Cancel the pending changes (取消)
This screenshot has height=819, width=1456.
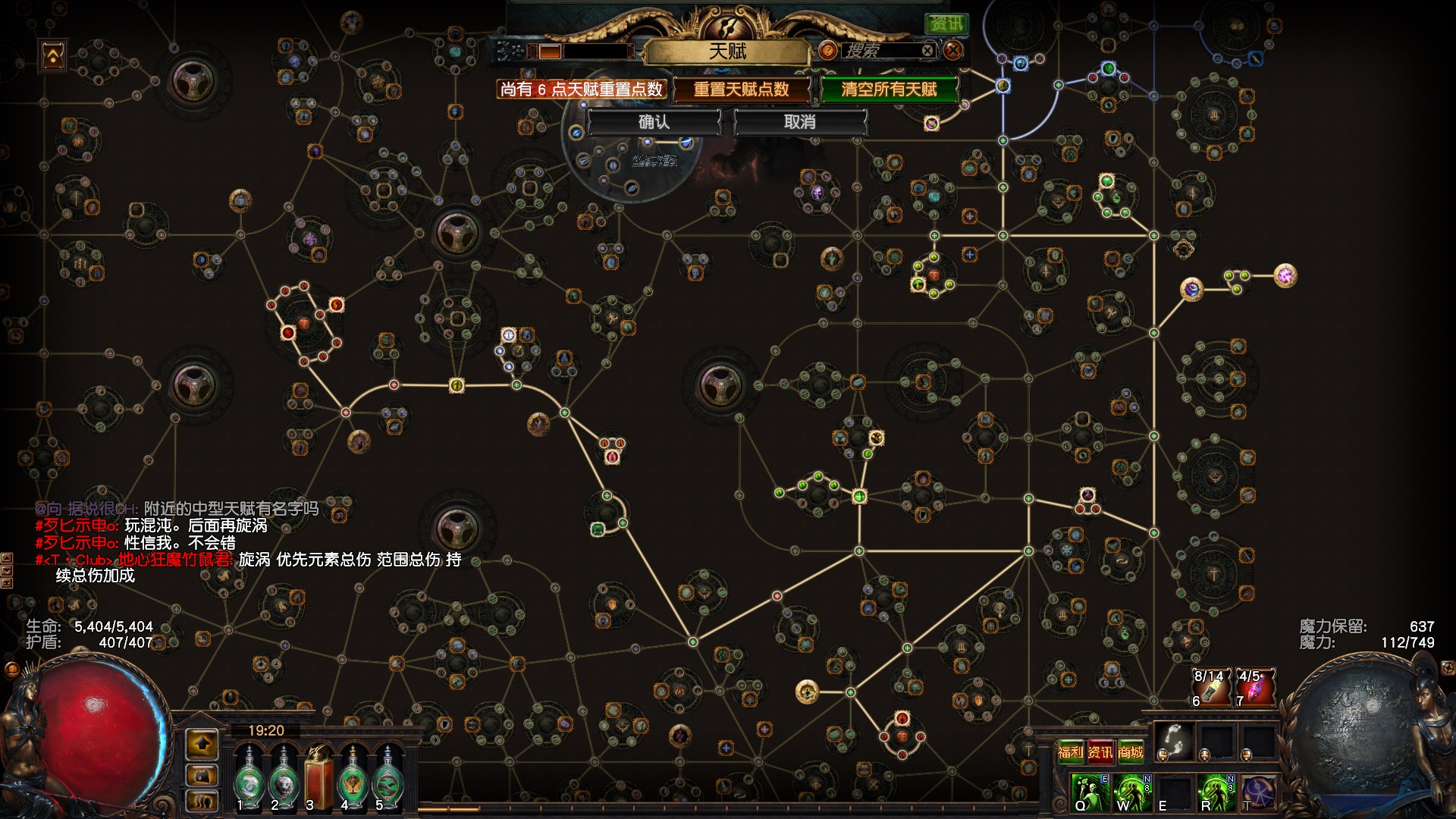[799, 122]
